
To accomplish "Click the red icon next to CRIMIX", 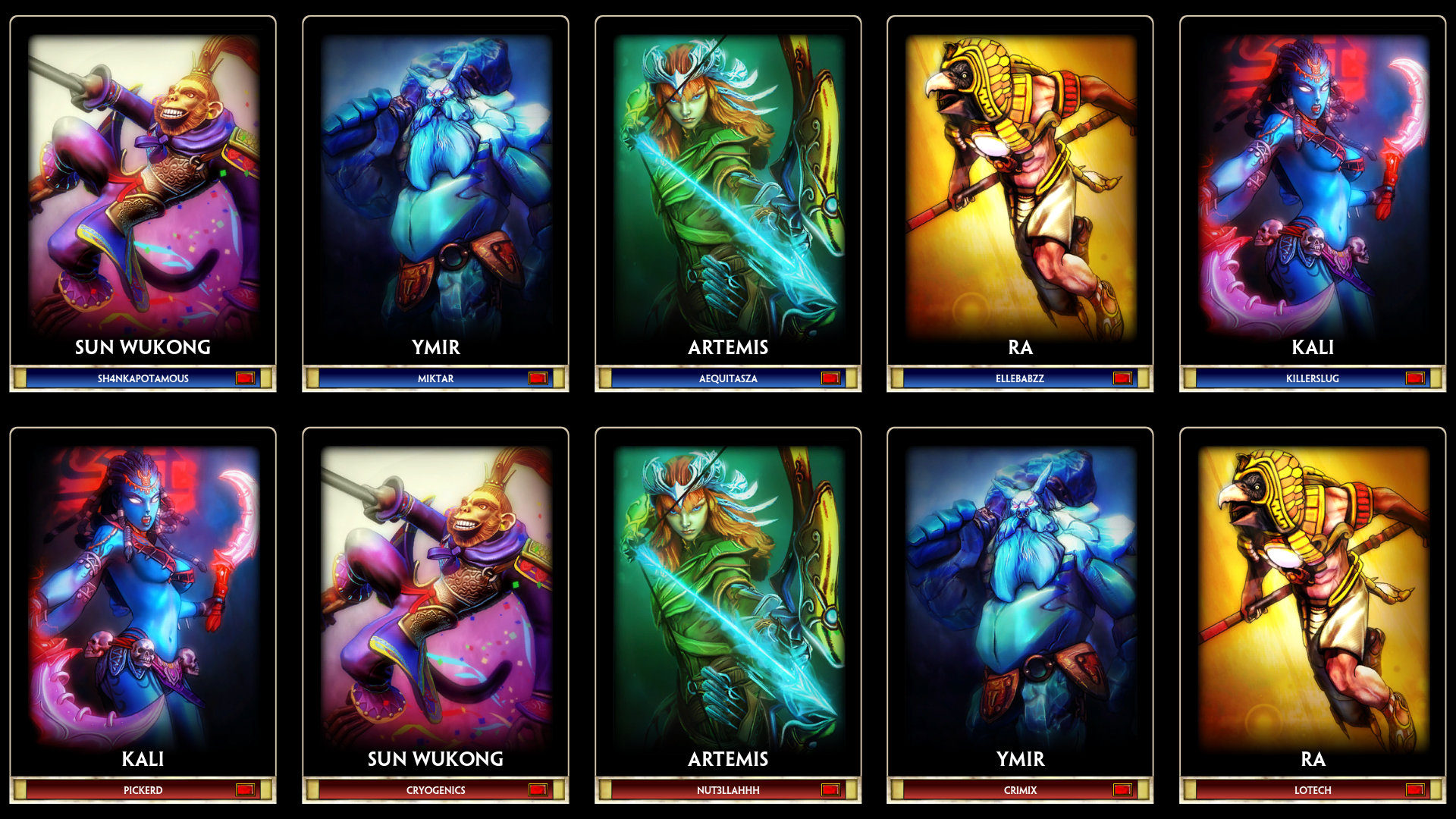I will coord(1122,790).
